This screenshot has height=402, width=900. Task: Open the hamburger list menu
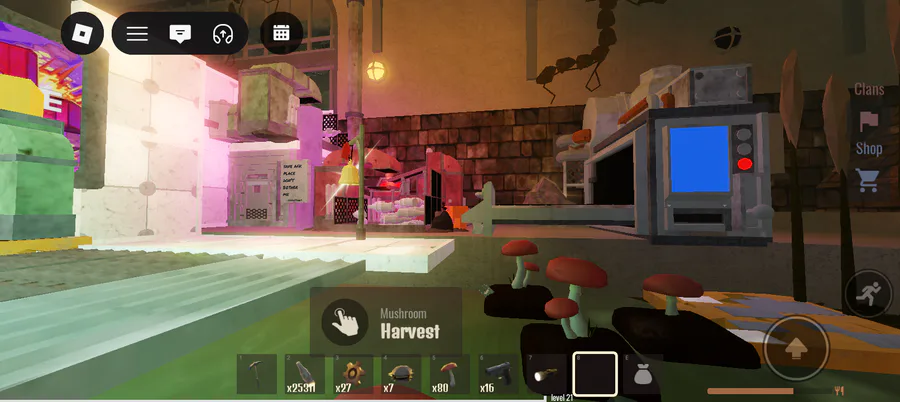[137, 34]
